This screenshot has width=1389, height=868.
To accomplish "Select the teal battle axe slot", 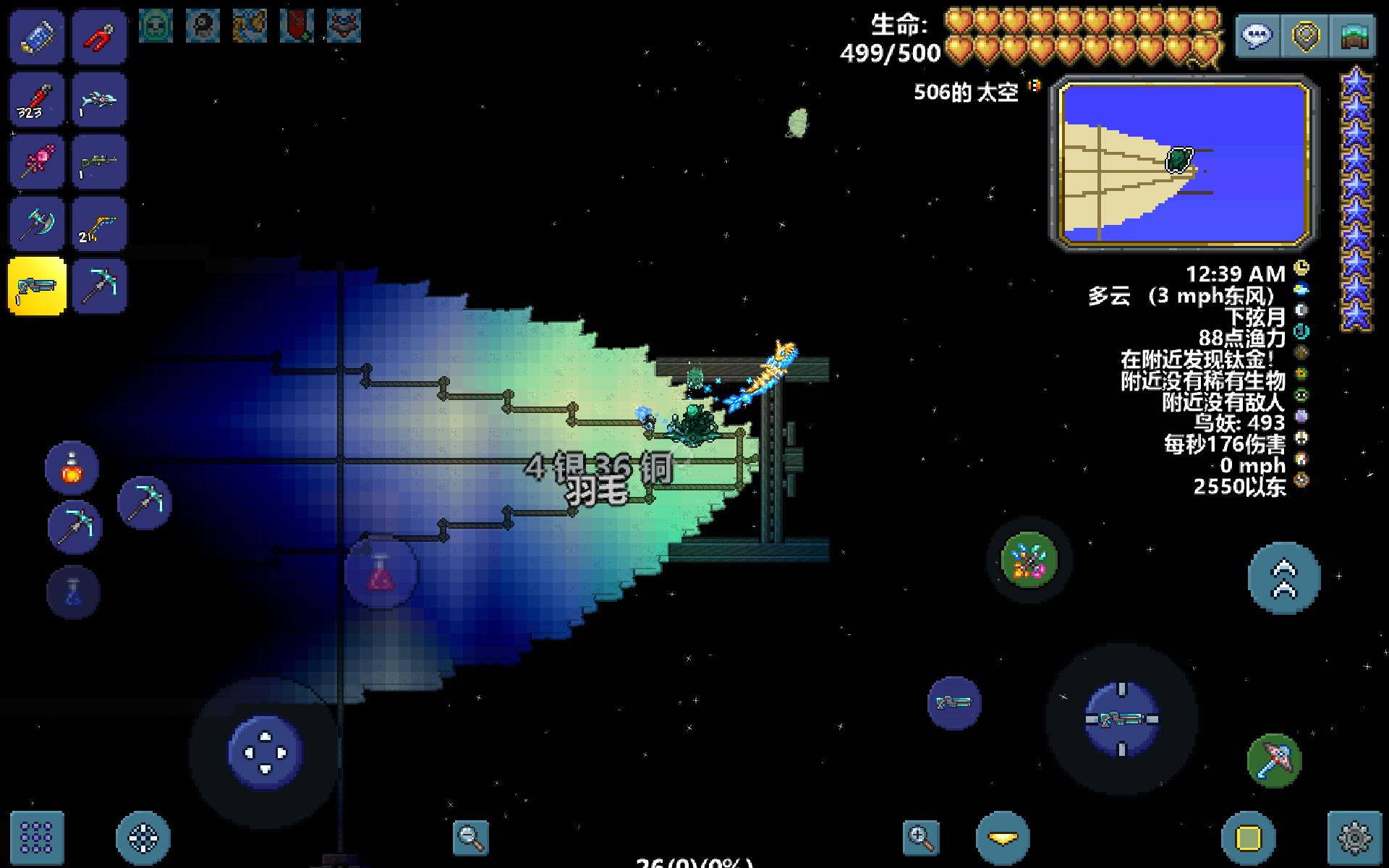I will [37, 224].
